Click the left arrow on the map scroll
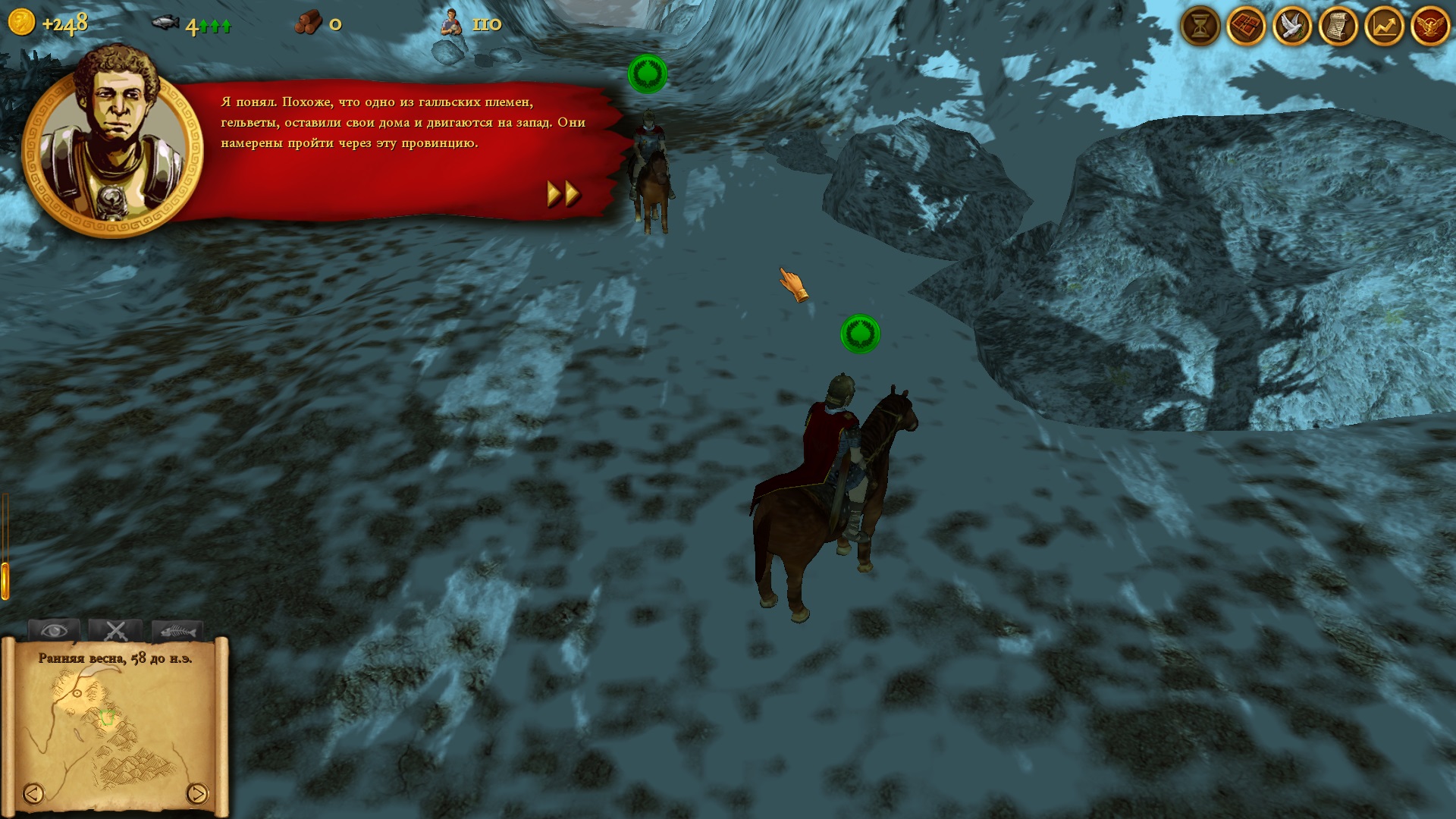1456x819 pixels. (33, 793)
